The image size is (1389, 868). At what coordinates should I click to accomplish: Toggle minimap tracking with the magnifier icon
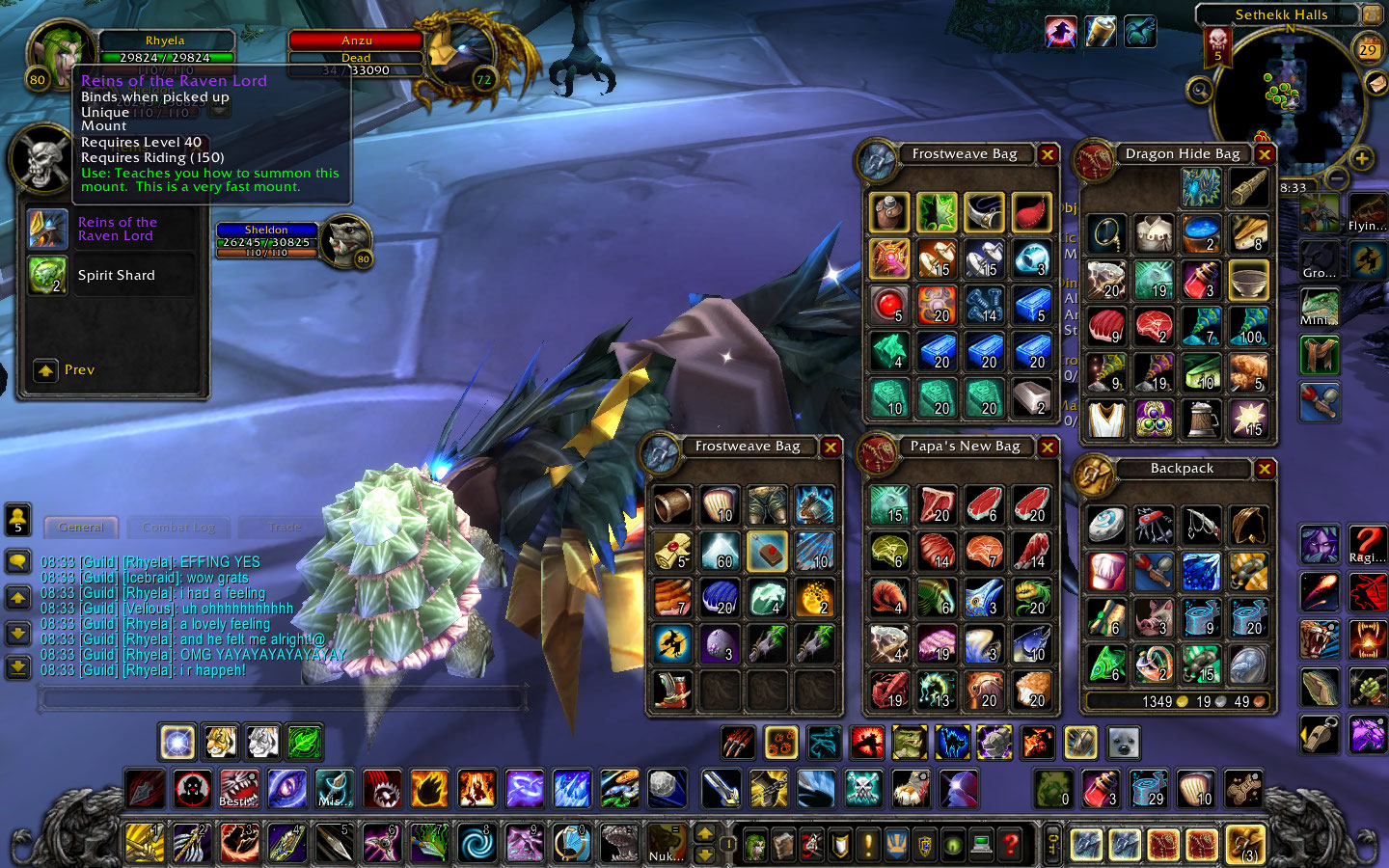pyautogui.click(x=1198, y=92)
